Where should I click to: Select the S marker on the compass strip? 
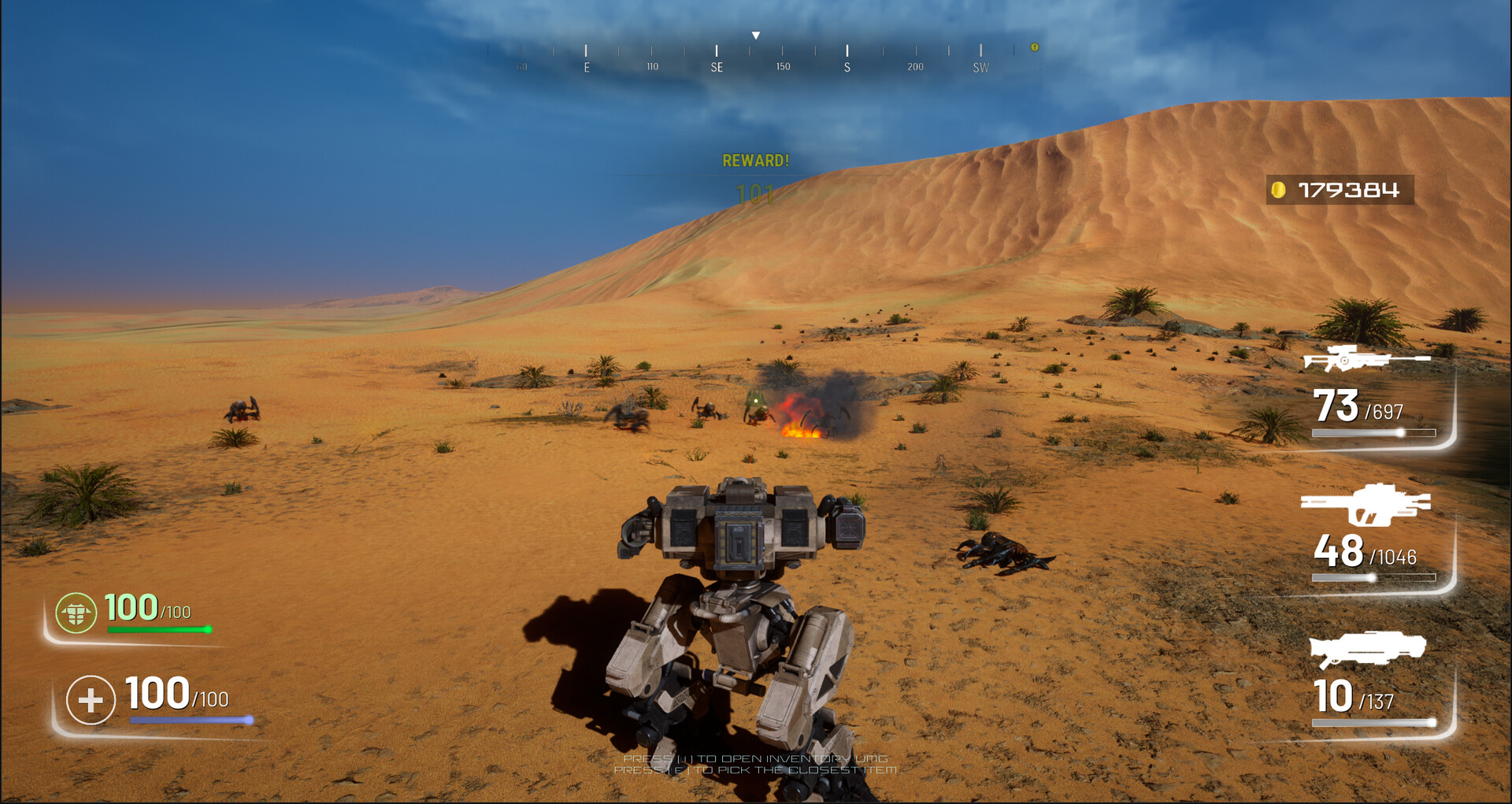click(x=847, y=67)
